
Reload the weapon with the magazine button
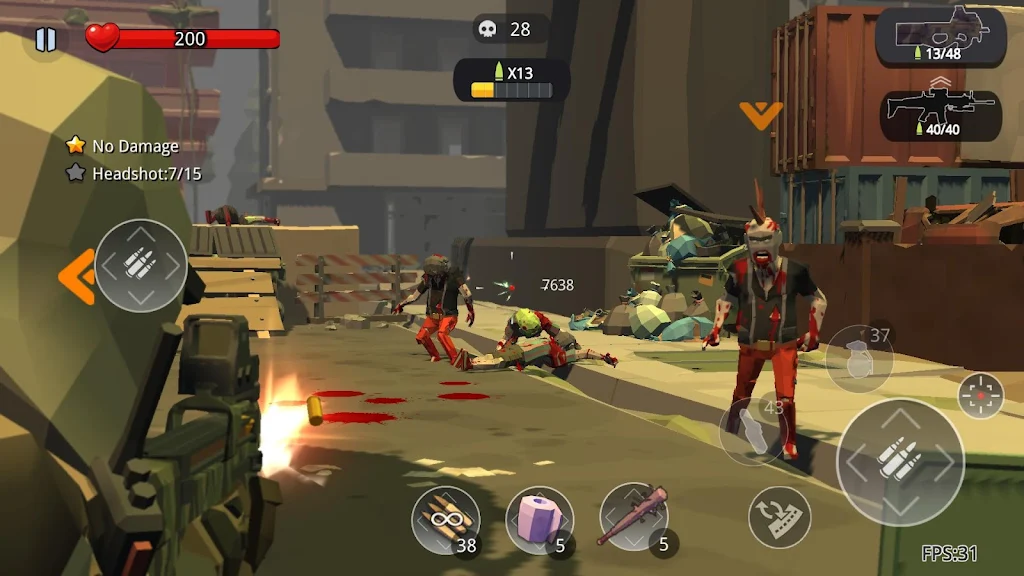779,516
